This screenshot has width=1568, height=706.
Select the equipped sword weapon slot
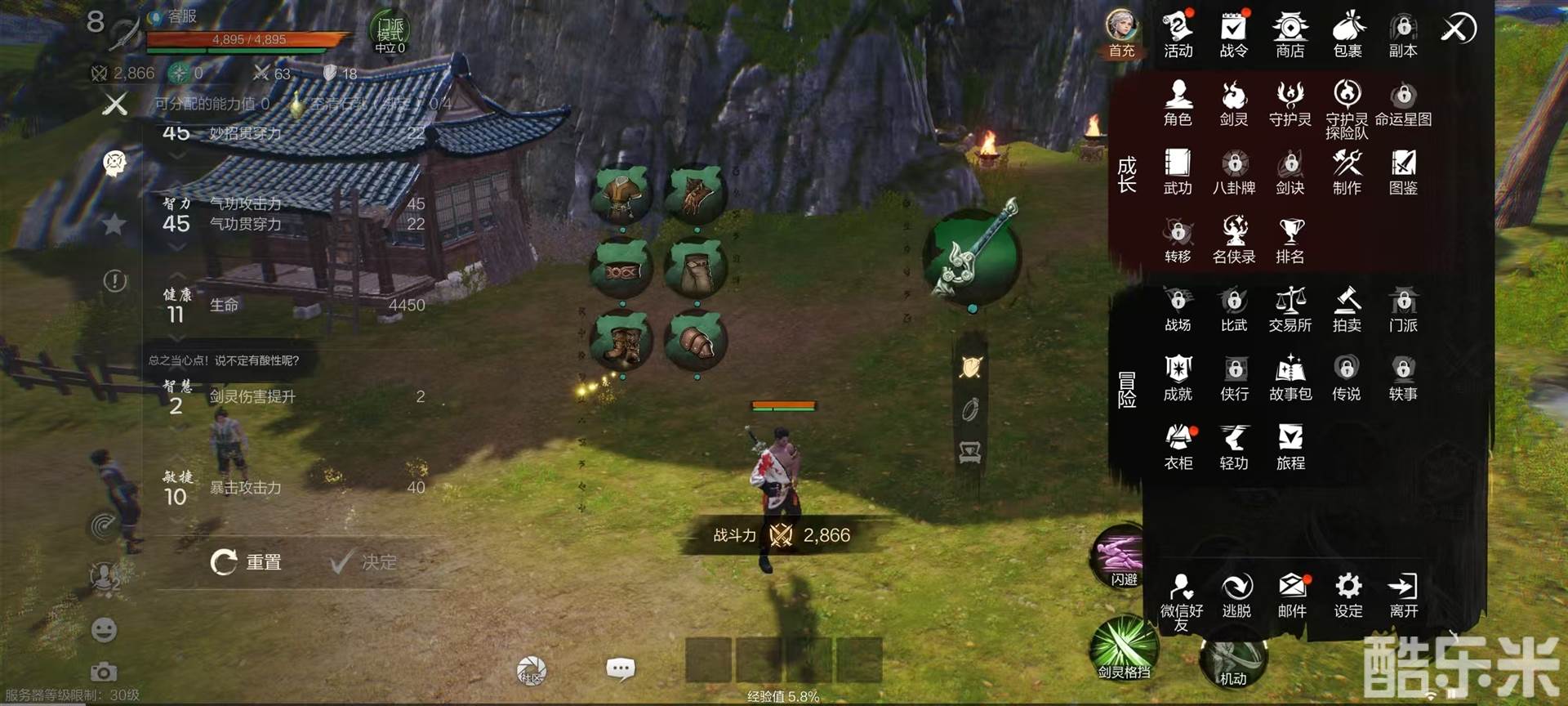coord(972,257)
